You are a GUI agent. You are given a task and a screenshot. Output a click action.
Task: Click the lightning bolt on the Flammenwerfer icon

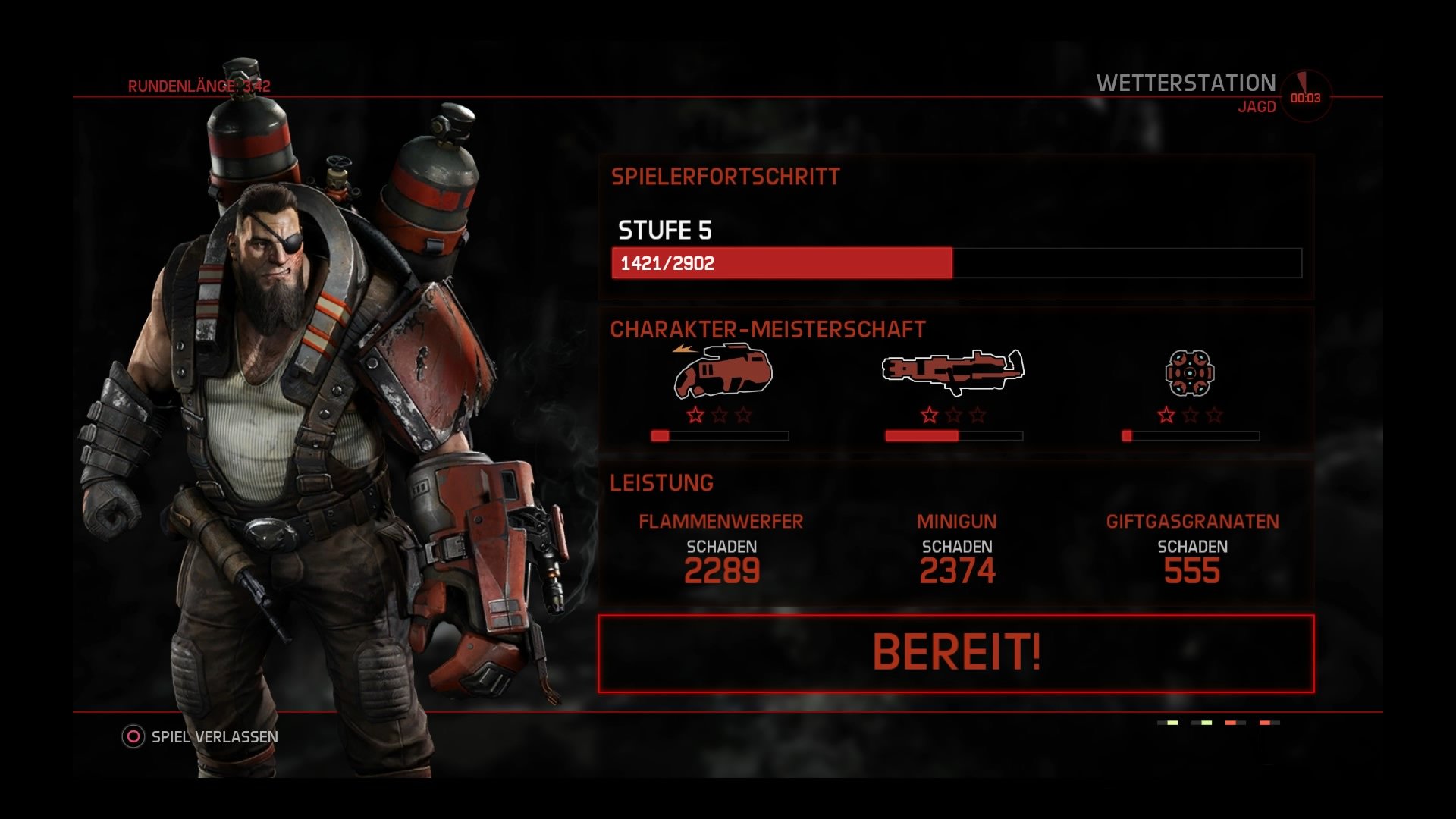681,350
